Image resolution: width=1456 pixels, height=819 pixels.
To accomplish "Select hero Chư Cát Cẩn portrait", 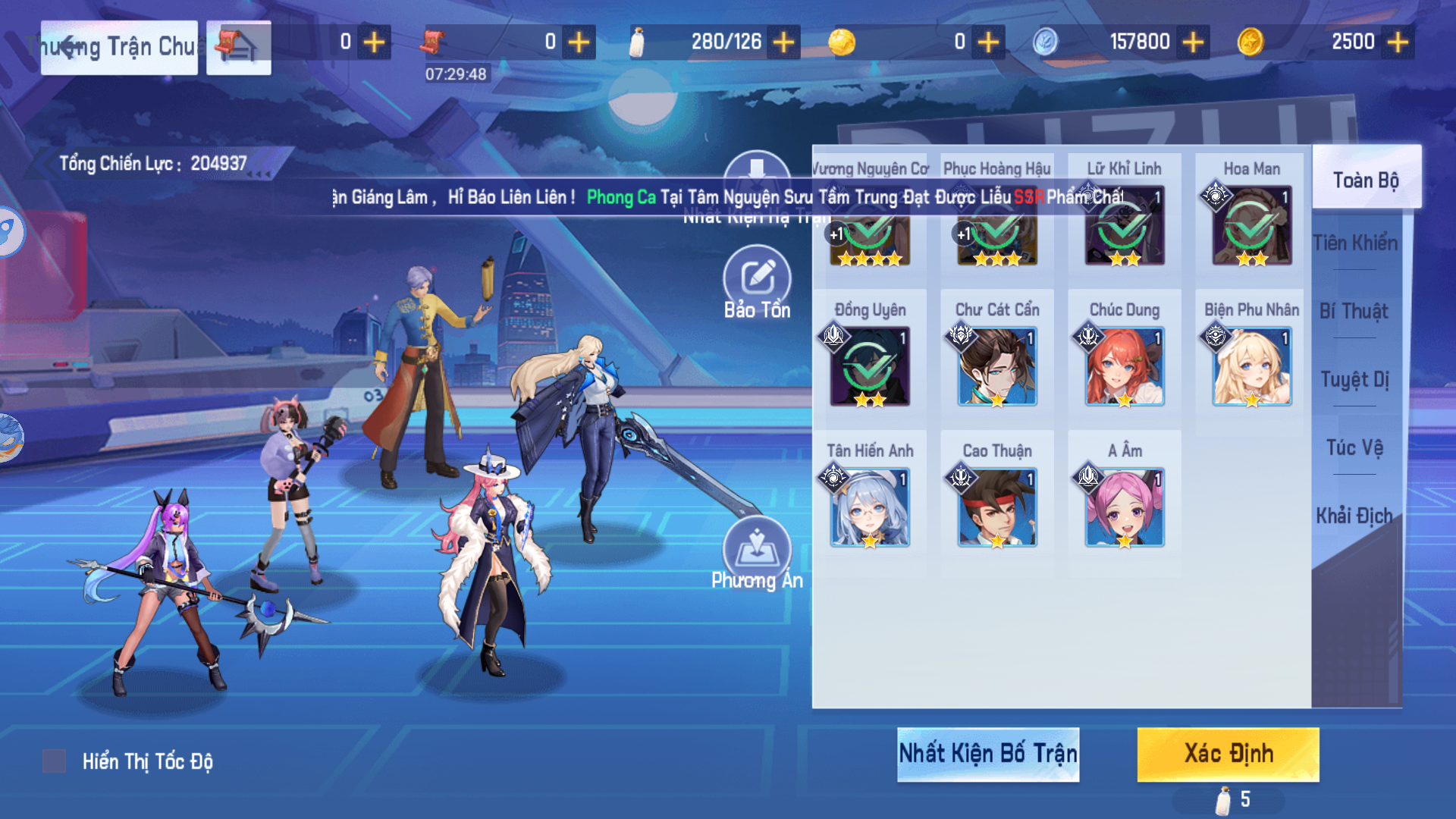I will tap(996, 366).
